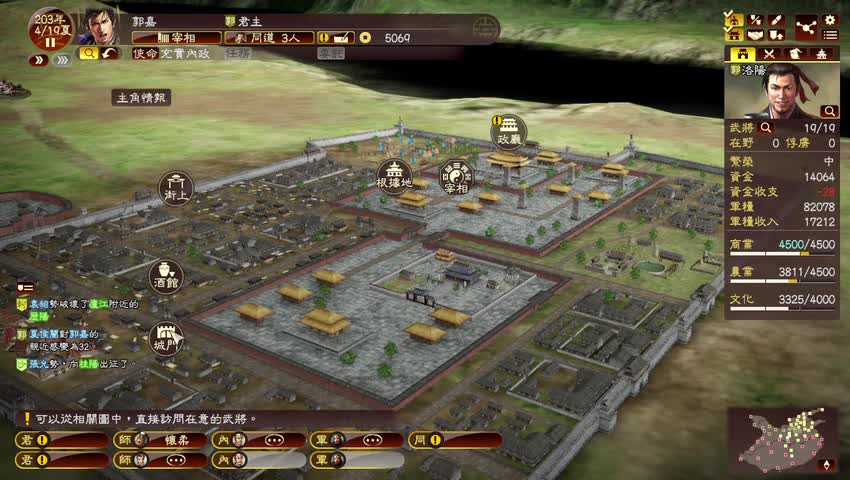850x480 pixels.
Task: Click the minimap of China
Action: (x=781, y=439)
